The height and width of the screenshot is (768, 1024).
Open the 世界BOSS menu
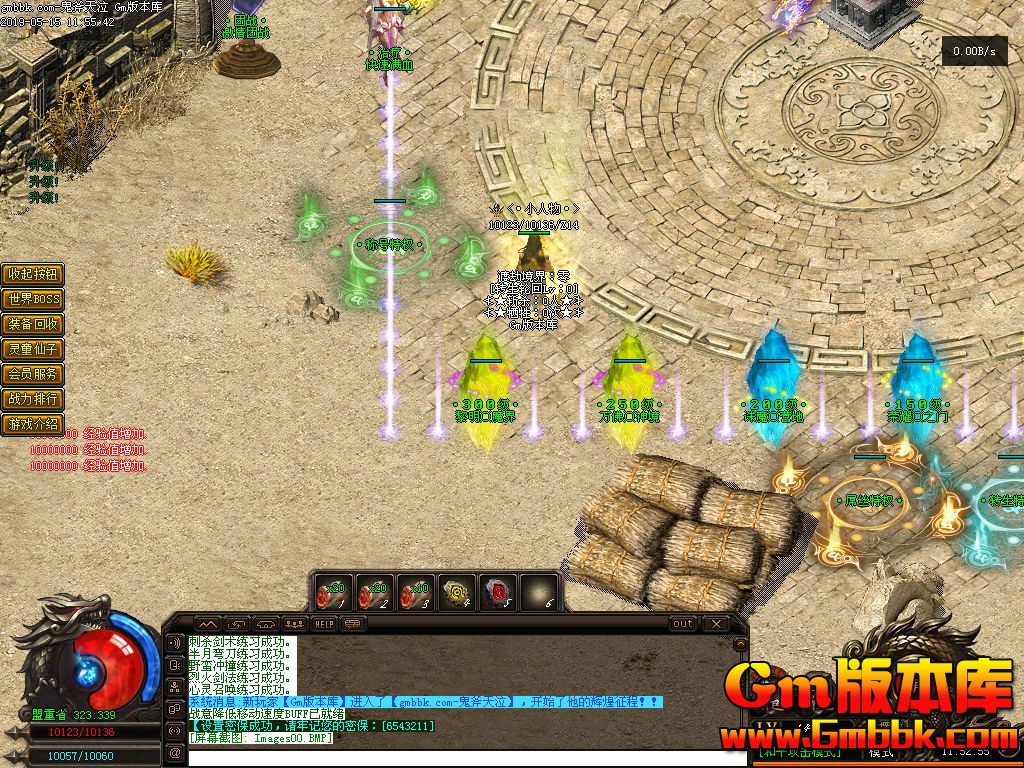(34, 299)
